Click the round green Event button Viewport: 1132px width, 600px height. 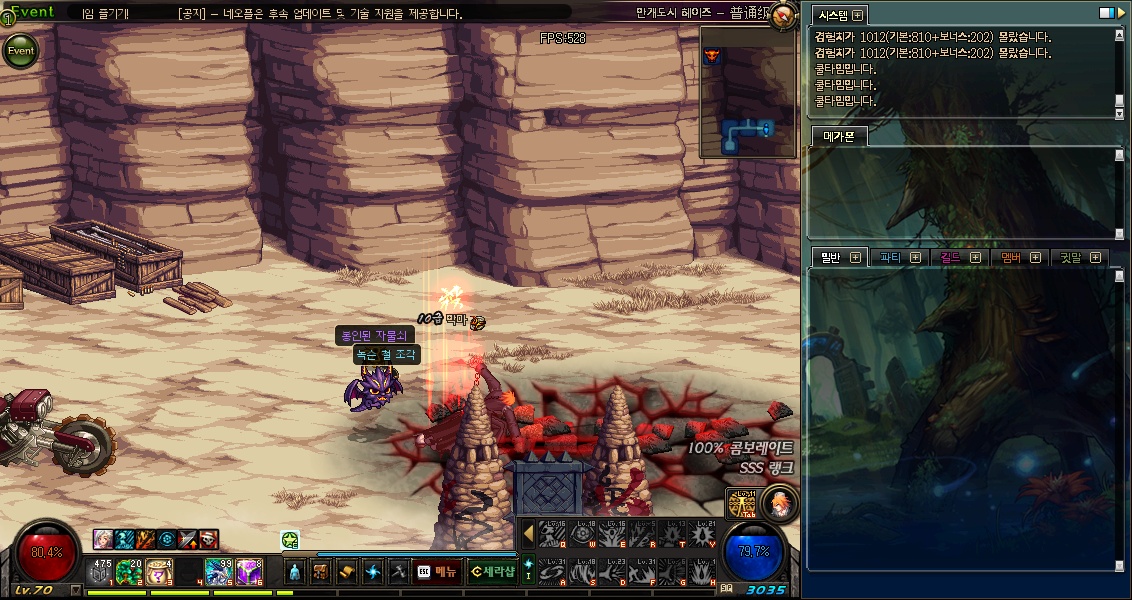click(21, 50)
